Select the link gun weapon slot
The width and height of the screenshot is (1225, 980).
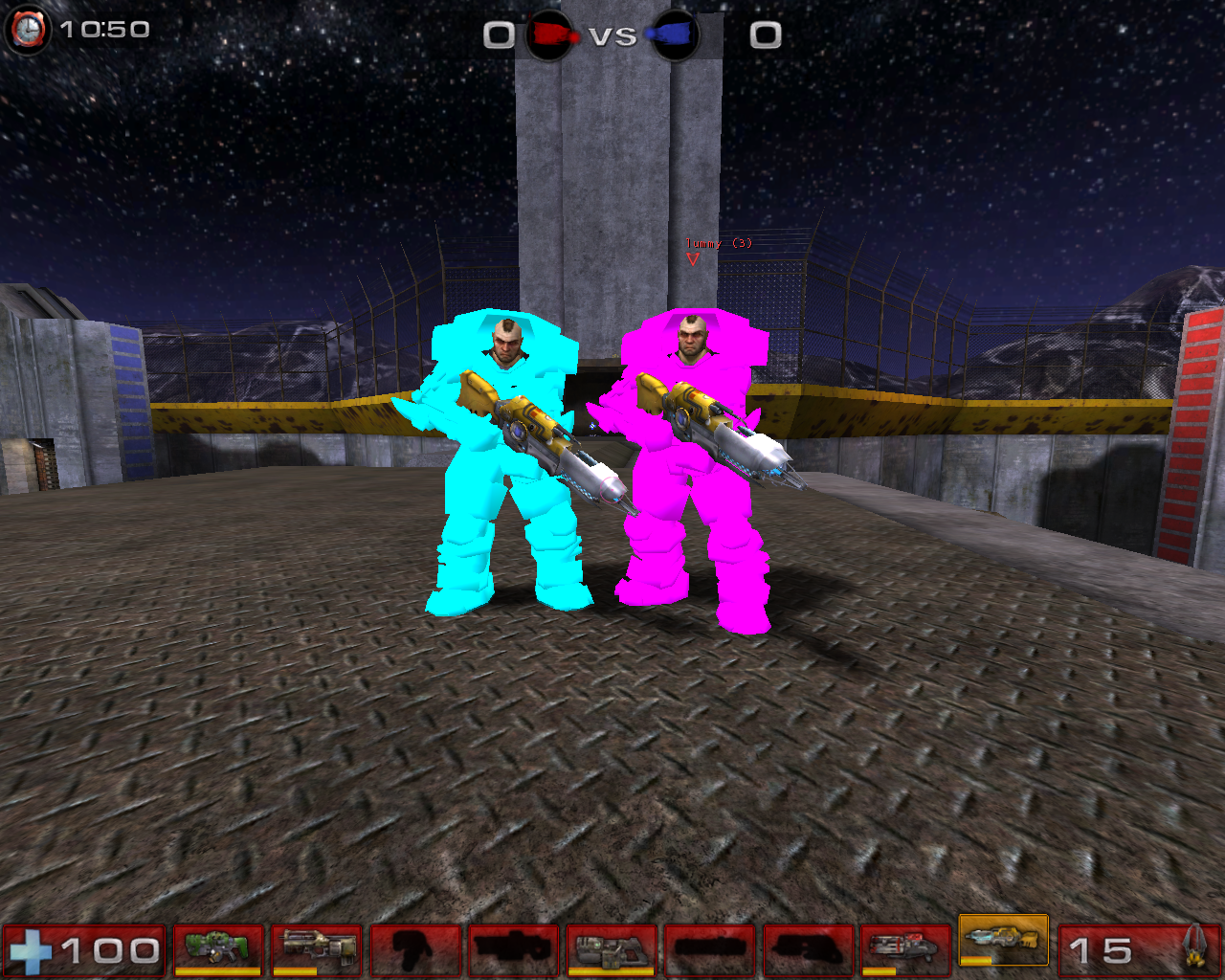click(x=612, y=942)
